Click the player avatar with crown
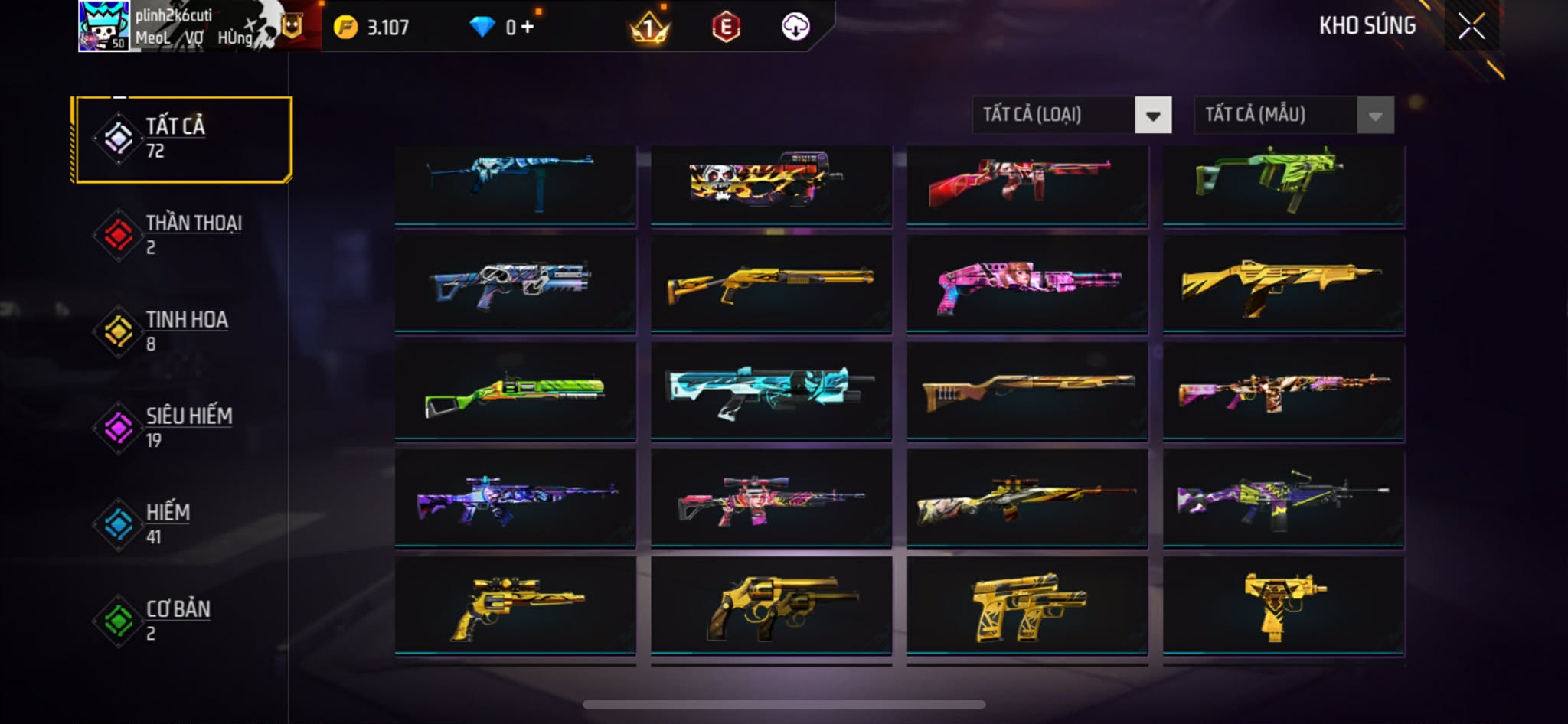The height and width of the screenshot is (724, 1568). 103,26
